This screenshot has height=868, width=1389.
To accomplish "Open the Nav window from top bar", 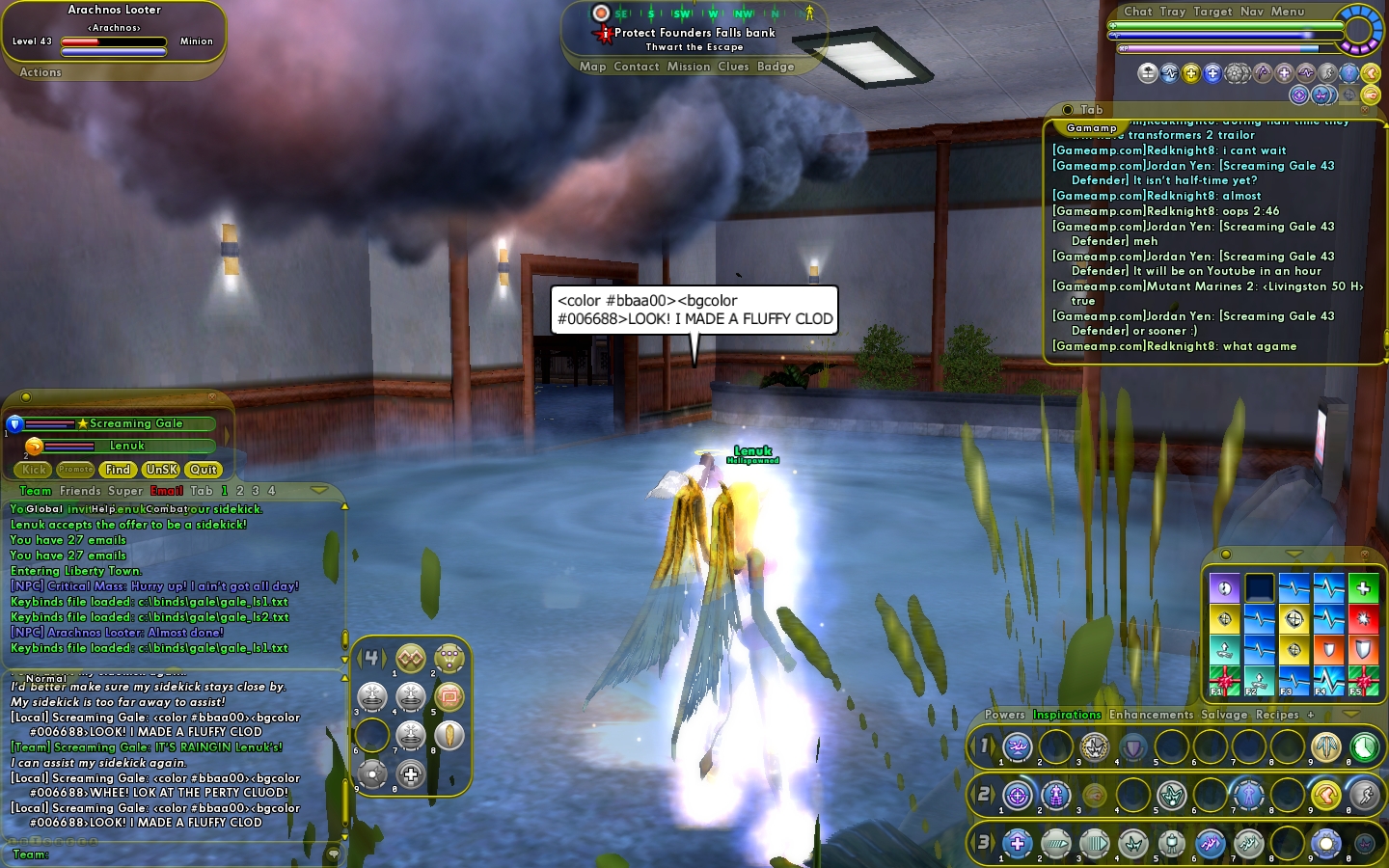I will (x=1251, y=12).
